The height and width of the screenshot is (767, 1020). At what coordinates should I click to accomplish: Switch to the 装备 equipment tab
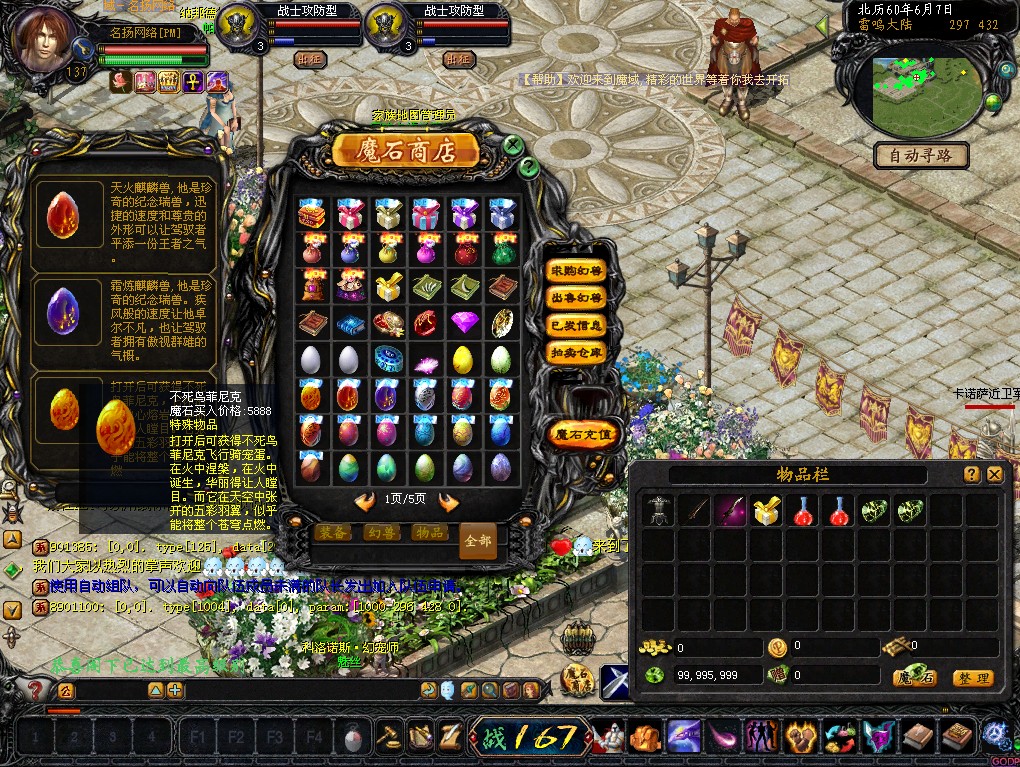[x=334, y=533]
